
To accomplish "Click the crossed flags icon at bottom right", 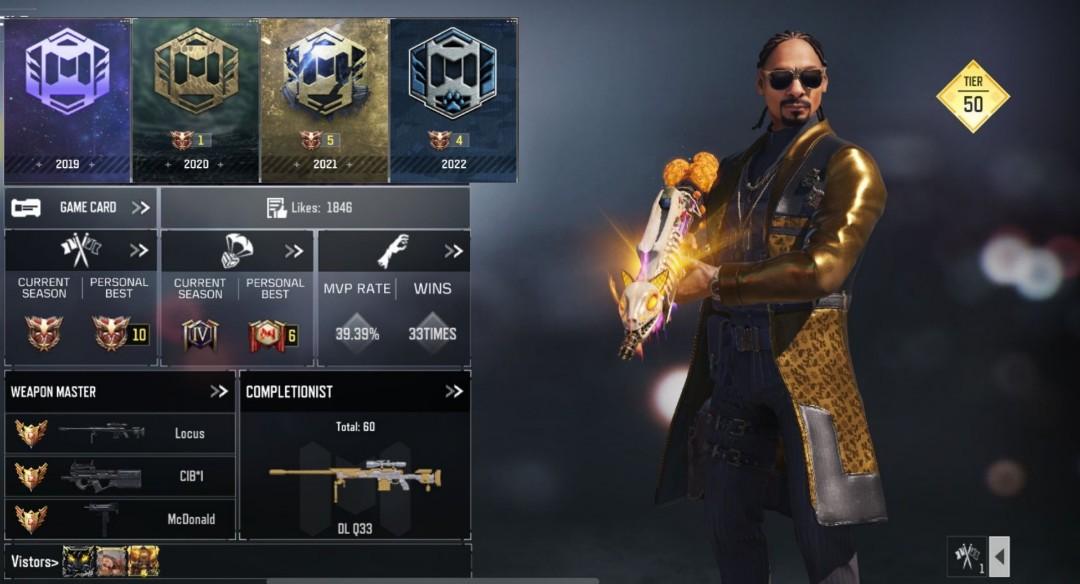I will point(966,556).
